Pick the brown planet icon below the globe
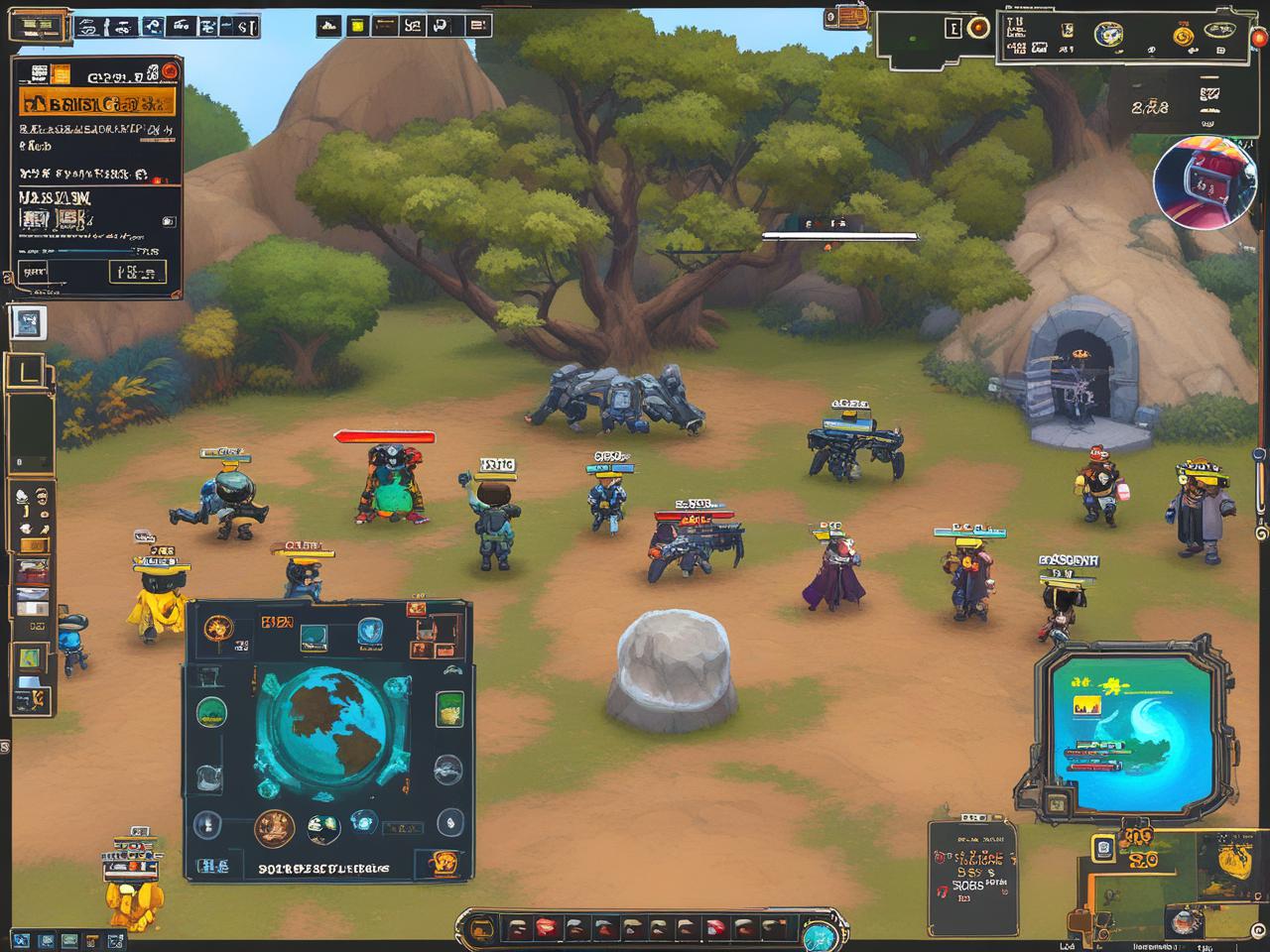The image size is (1270, 952). pyautogui.click(x=275, y=828)
